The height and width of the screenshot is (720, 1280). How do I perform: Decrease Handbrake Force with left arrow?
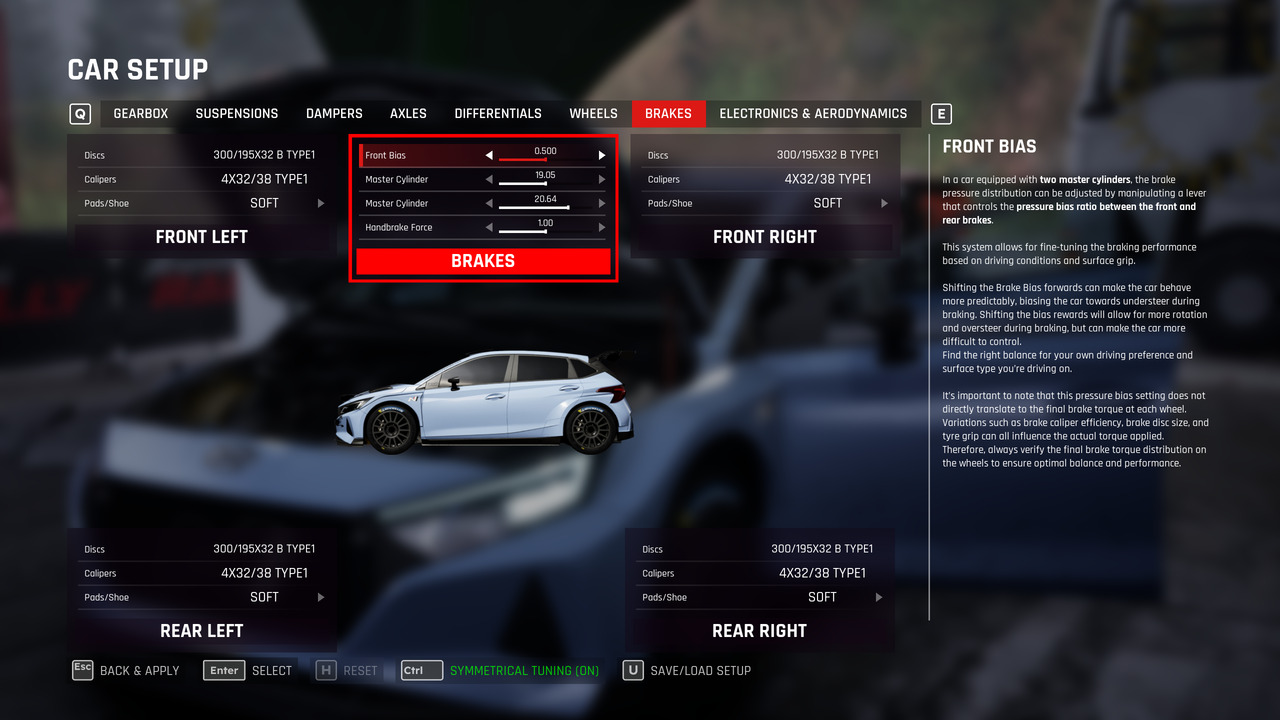[489, 227]
